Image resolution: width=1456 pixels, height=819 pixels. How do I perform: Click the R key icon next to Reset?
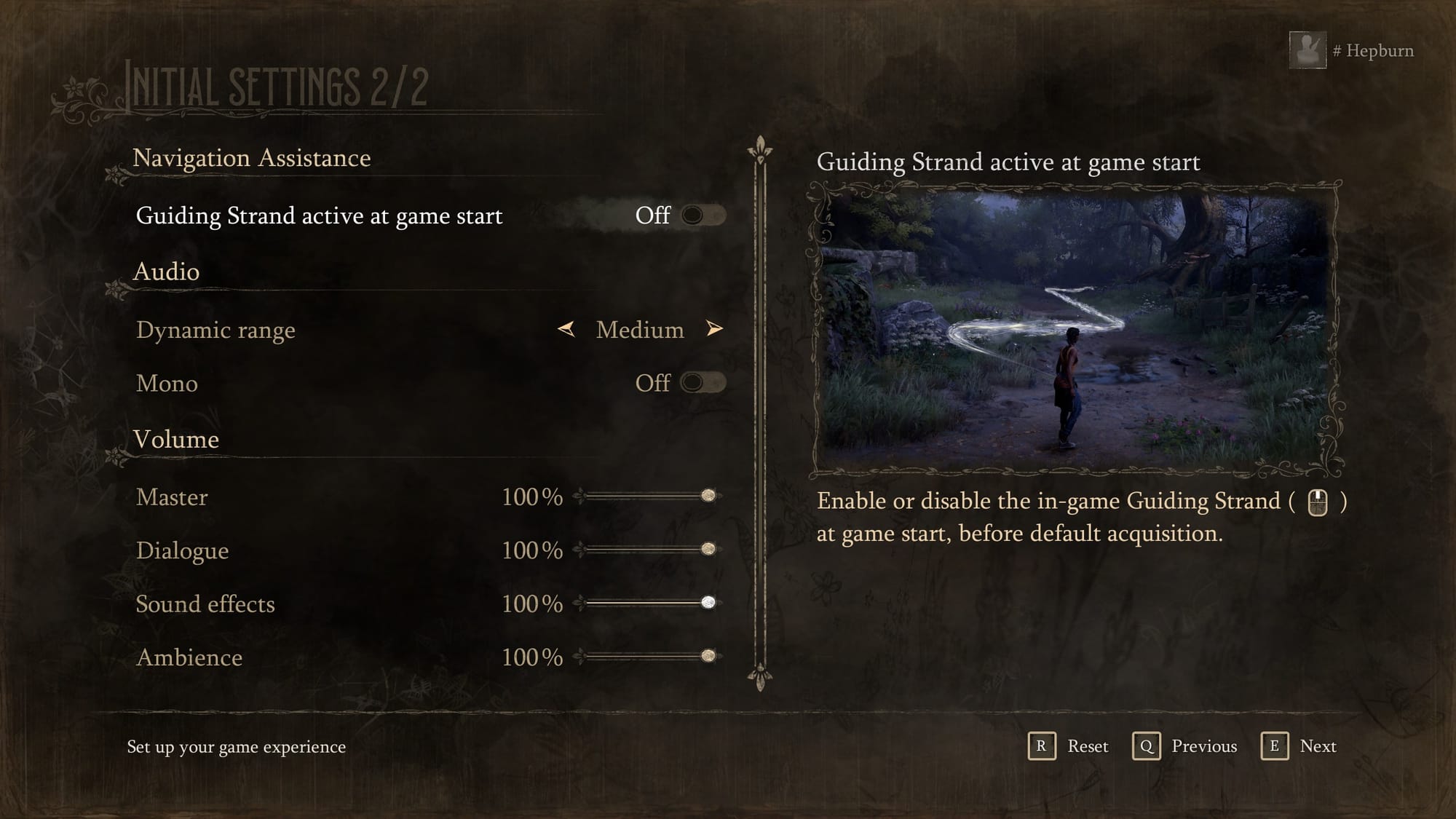point(1042,746)
